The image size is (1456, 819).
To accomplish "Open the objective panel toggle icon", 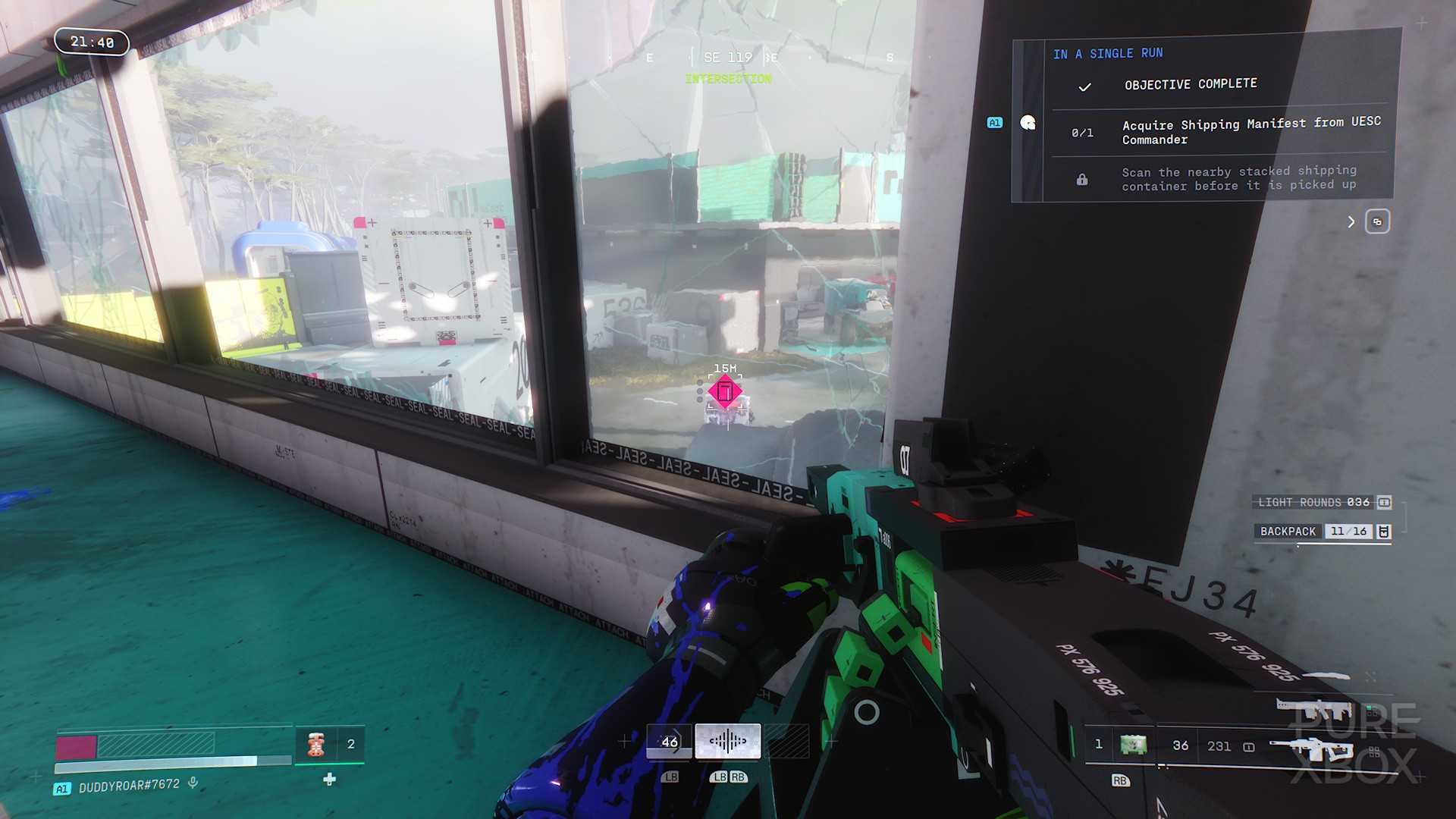I will click(x=1377, y=222).
